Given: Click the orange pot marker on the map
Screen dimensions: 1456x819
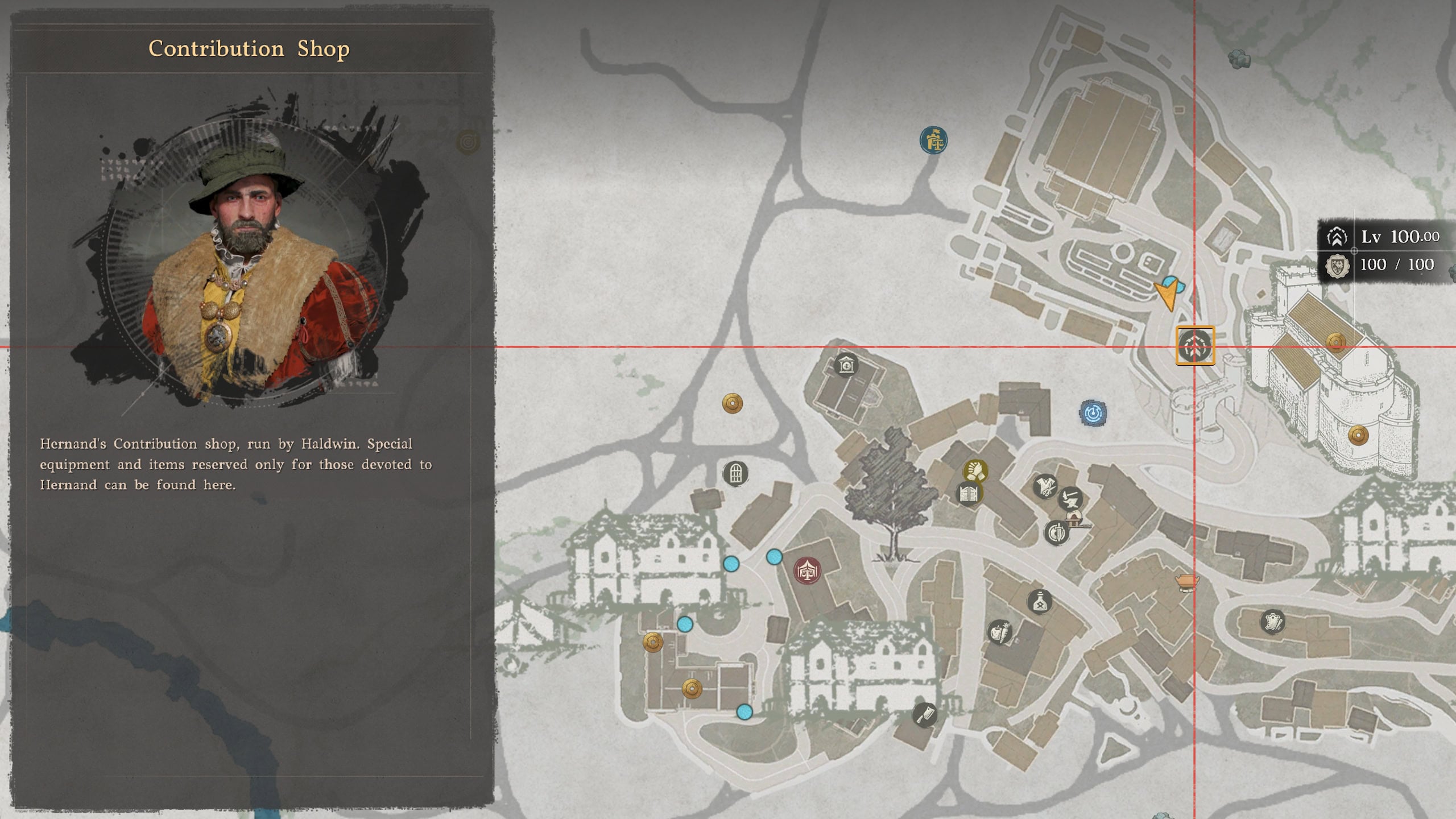Looking at the screenshot, I should click(1186, 582).
